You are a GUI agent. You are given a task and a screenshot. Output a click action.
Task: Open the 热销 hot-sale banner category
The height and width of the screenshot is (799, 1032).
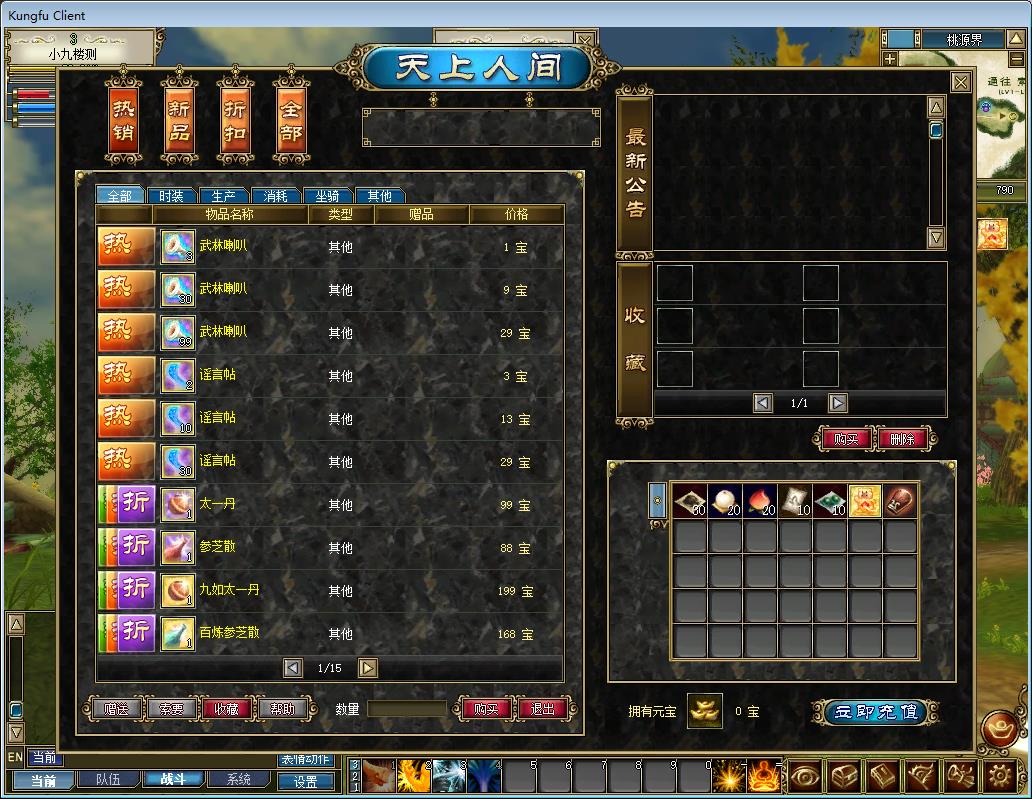click(122, 120)
